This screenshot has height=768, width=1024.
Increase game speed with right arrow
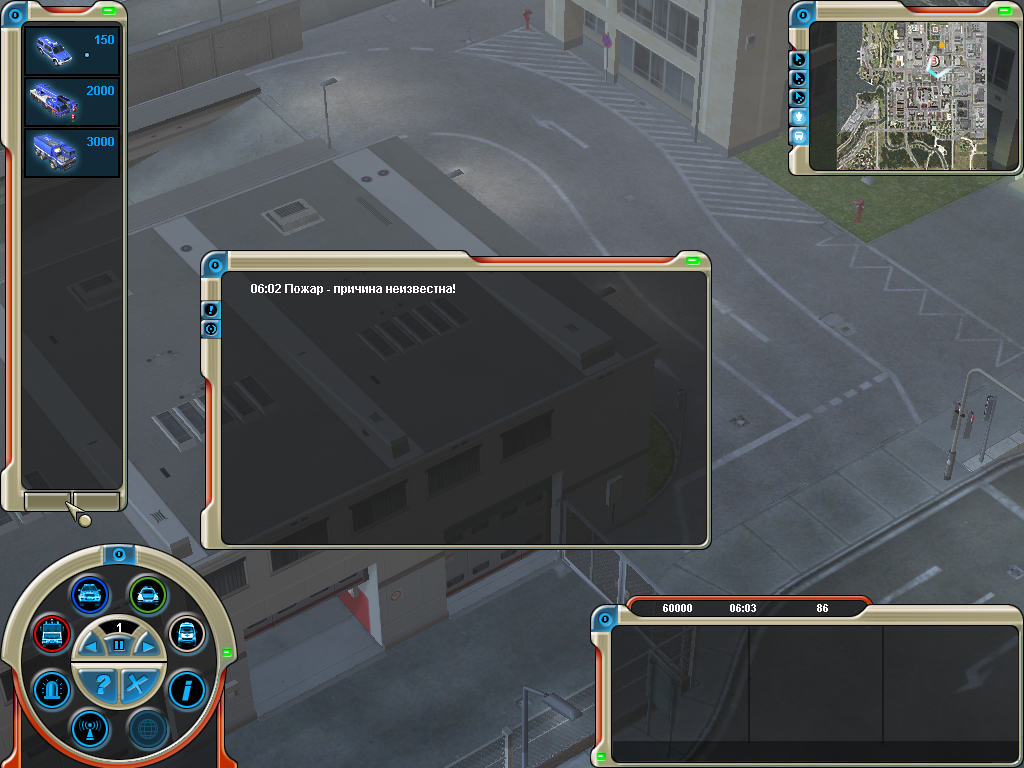[x=148, y=647]
